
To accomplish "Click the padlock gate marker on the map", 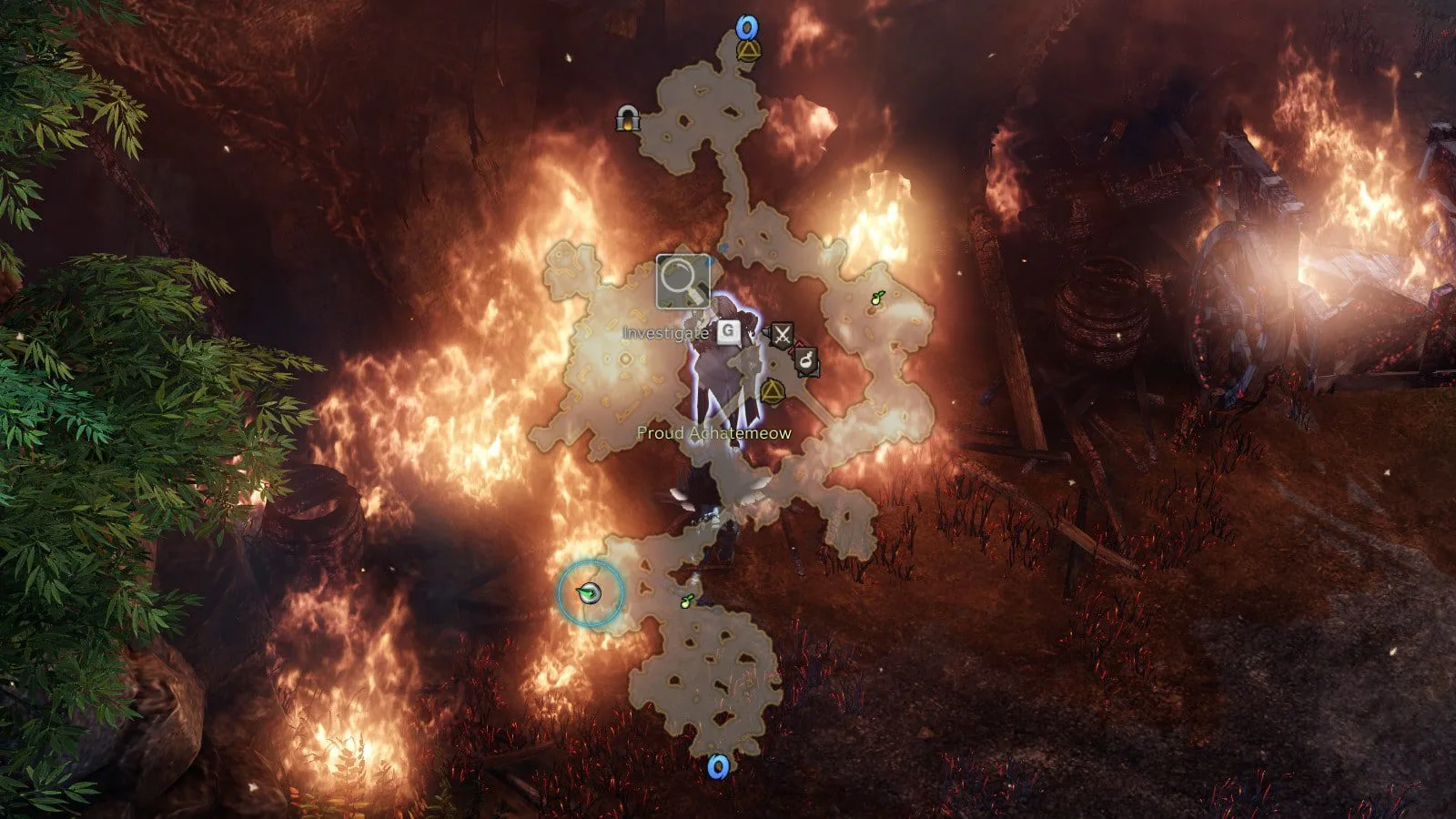I will tap(626, 118).
